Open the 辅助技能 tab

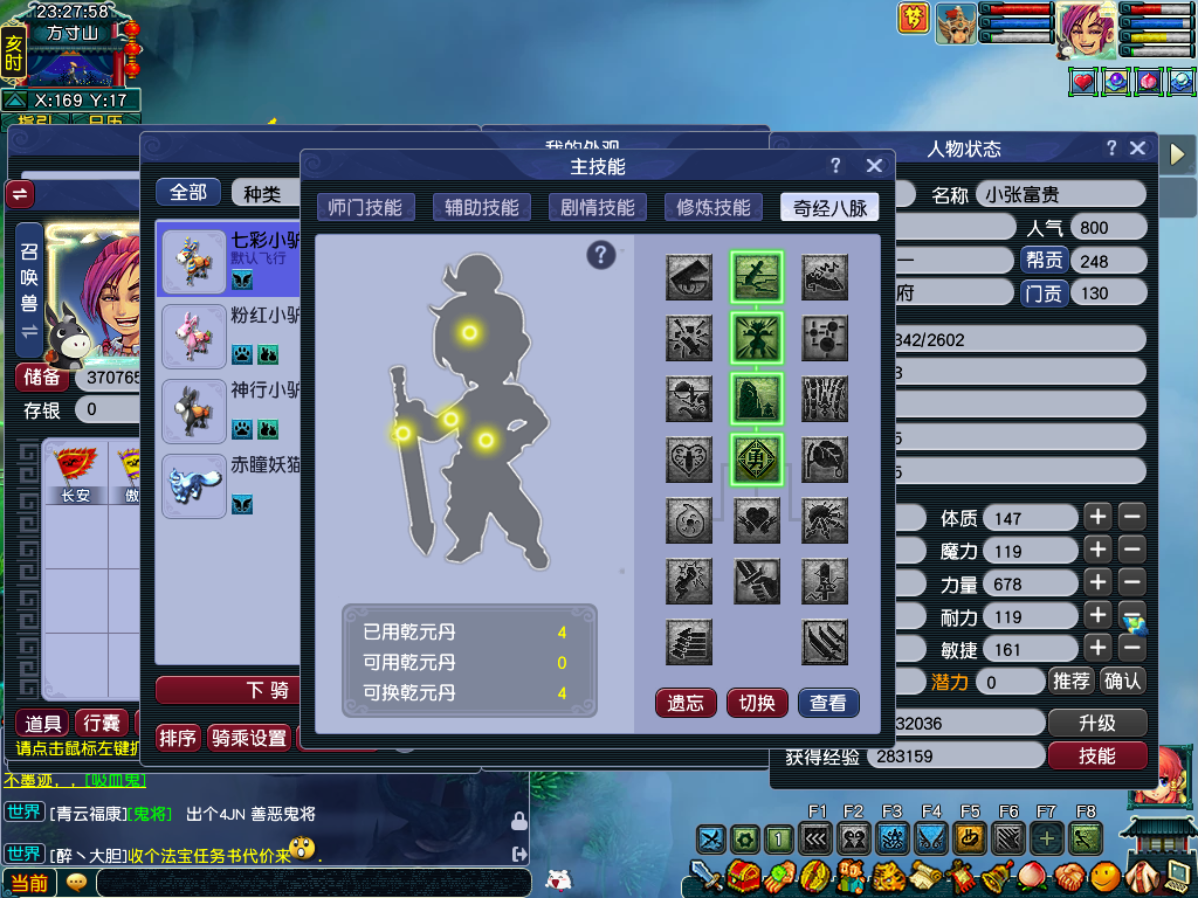482,207
